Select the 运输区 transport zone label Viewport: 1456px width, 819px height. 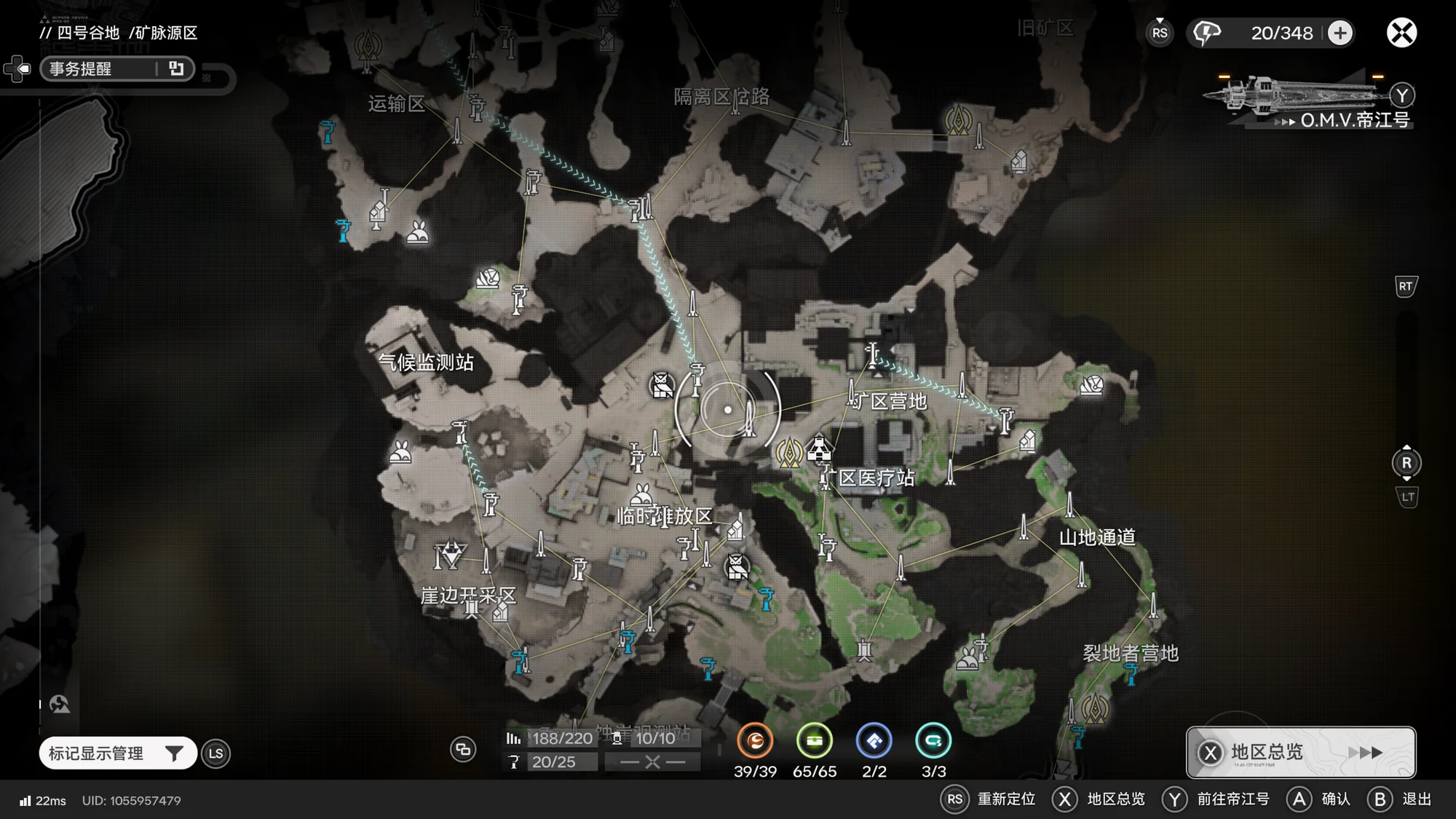click(x=396, y=103)
